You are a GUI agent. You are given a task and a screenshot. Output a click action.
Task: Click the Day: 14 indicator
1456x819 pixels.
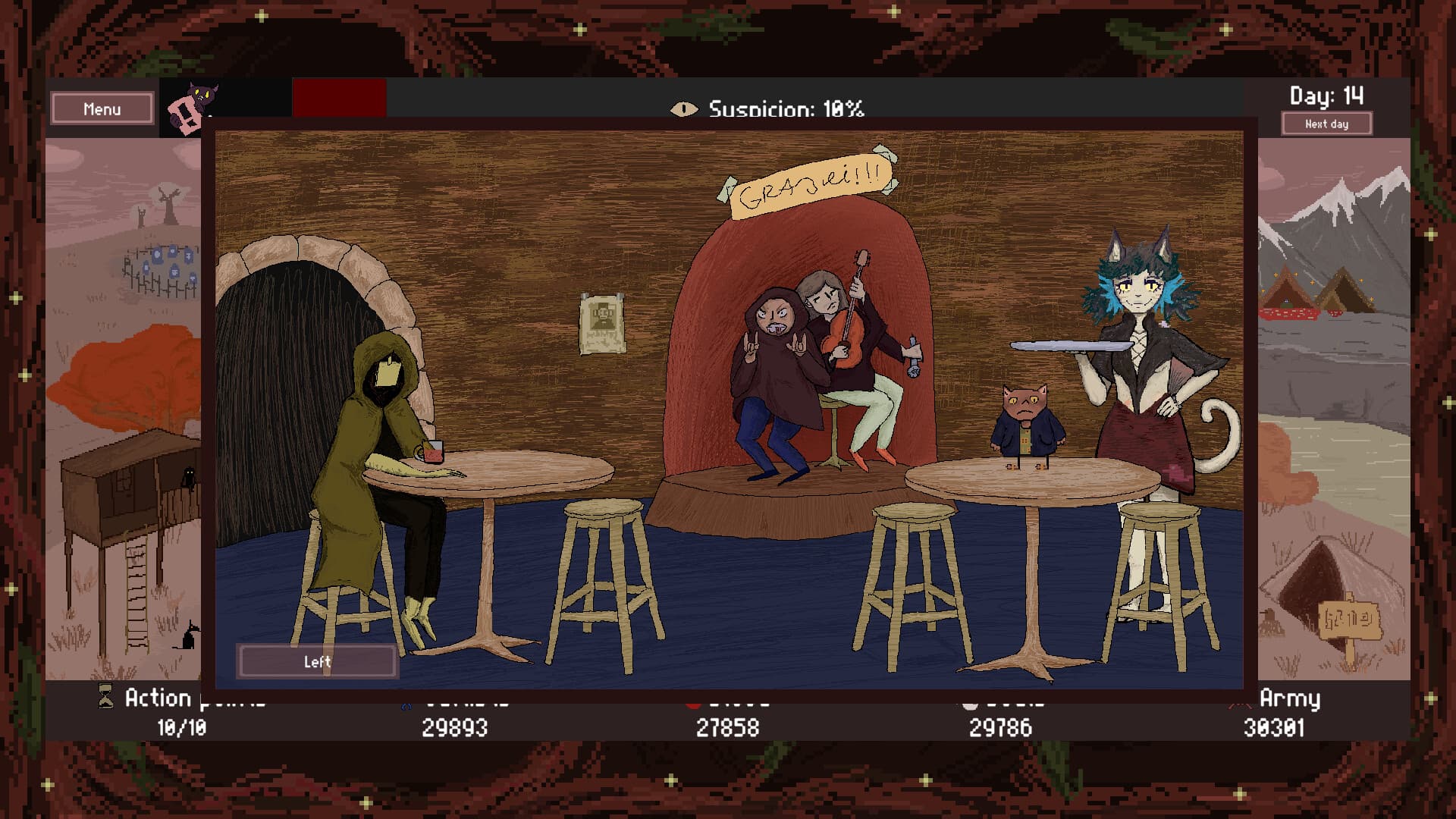tap(1326, 96)
